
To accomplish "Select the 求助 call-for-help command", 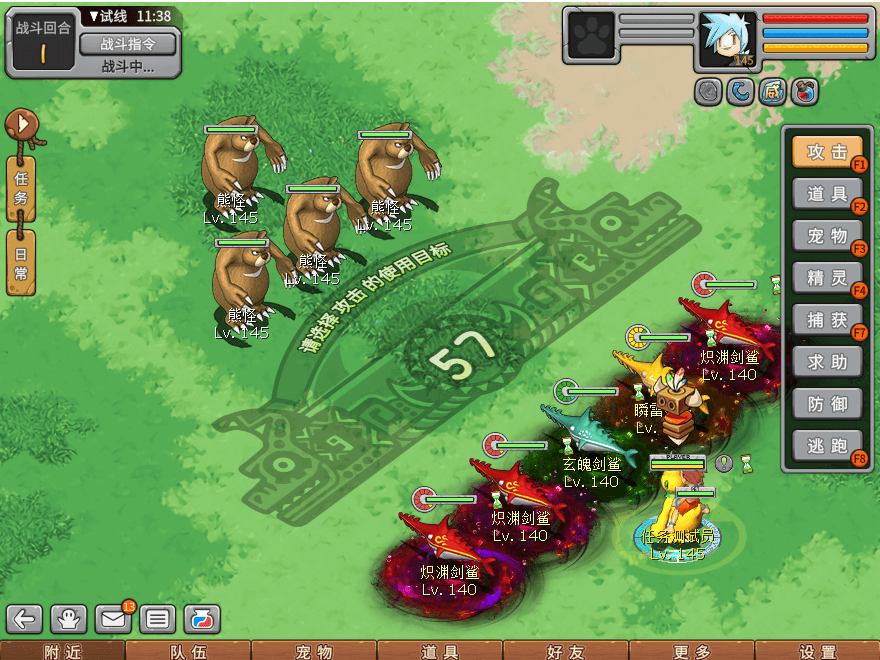I will click(x=827, y=362).
